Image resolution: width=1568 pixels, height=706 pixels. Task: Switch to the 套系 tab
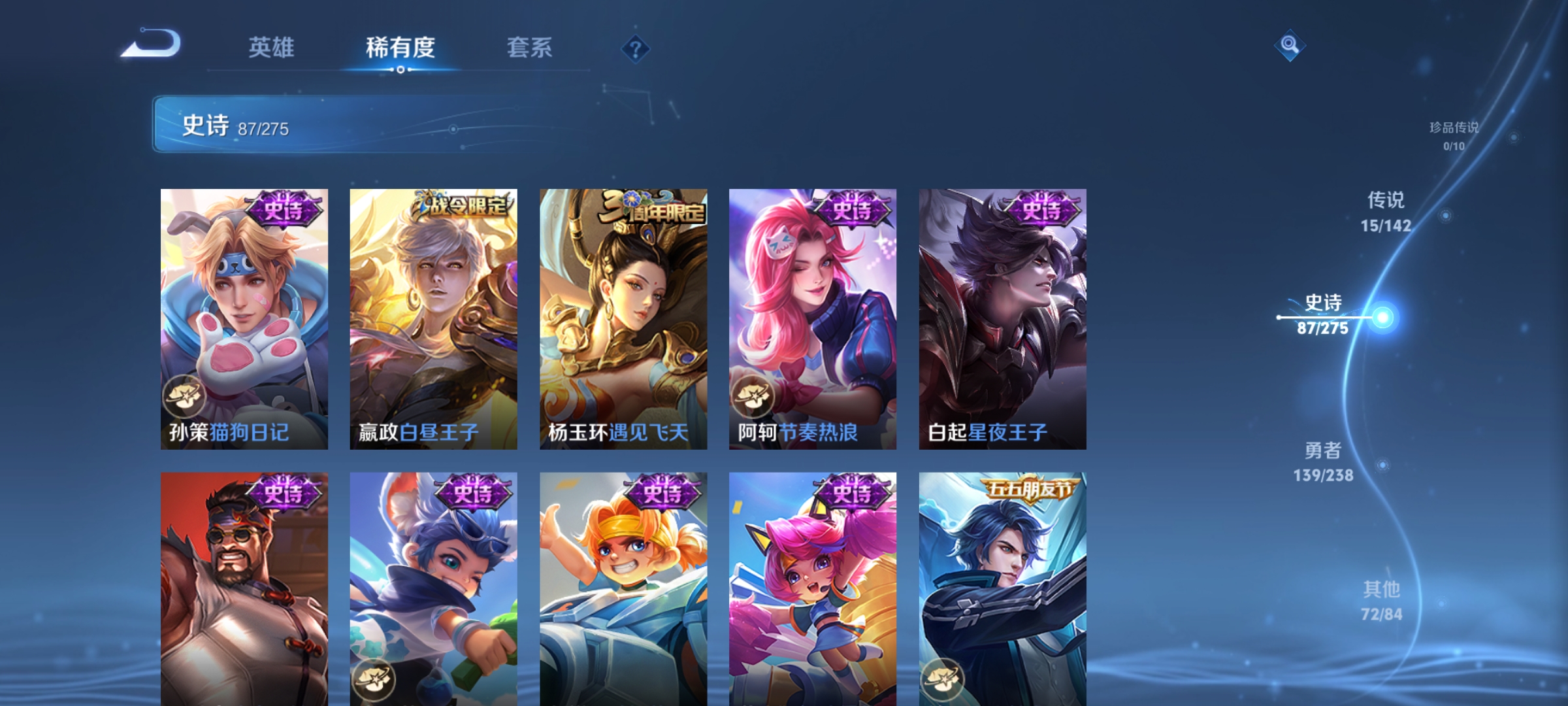(530, 48)
